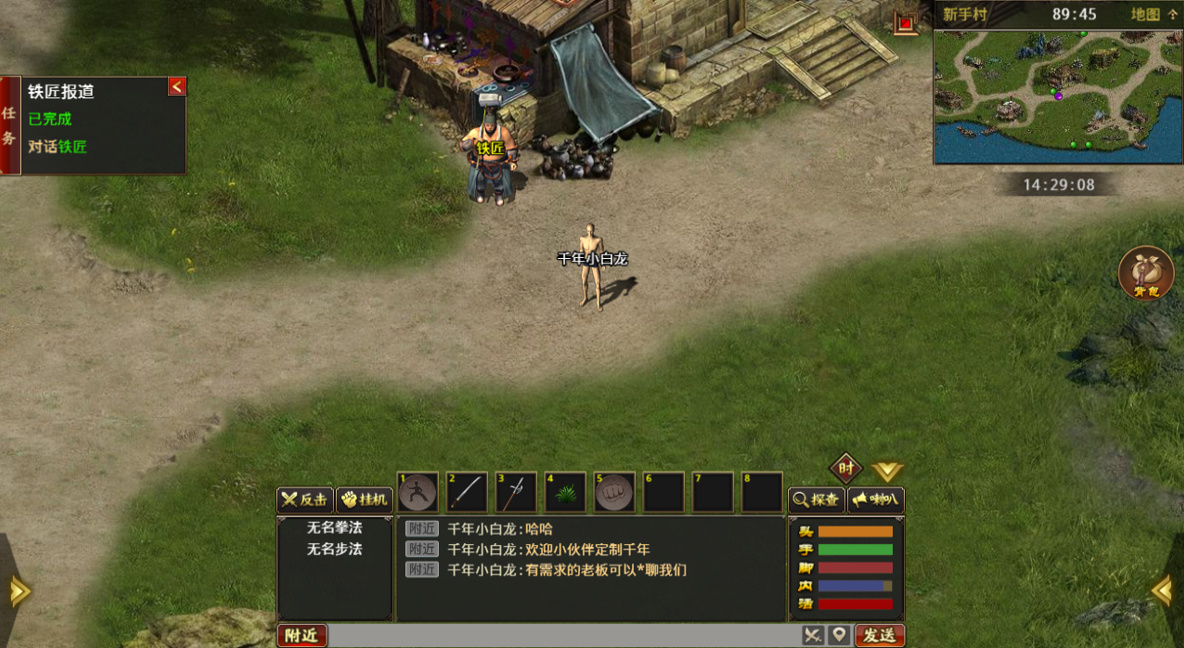This screenshot has width=1184, height=648.
Task: Select the martial arts stance skill slot
Action: tap(418, 492)
